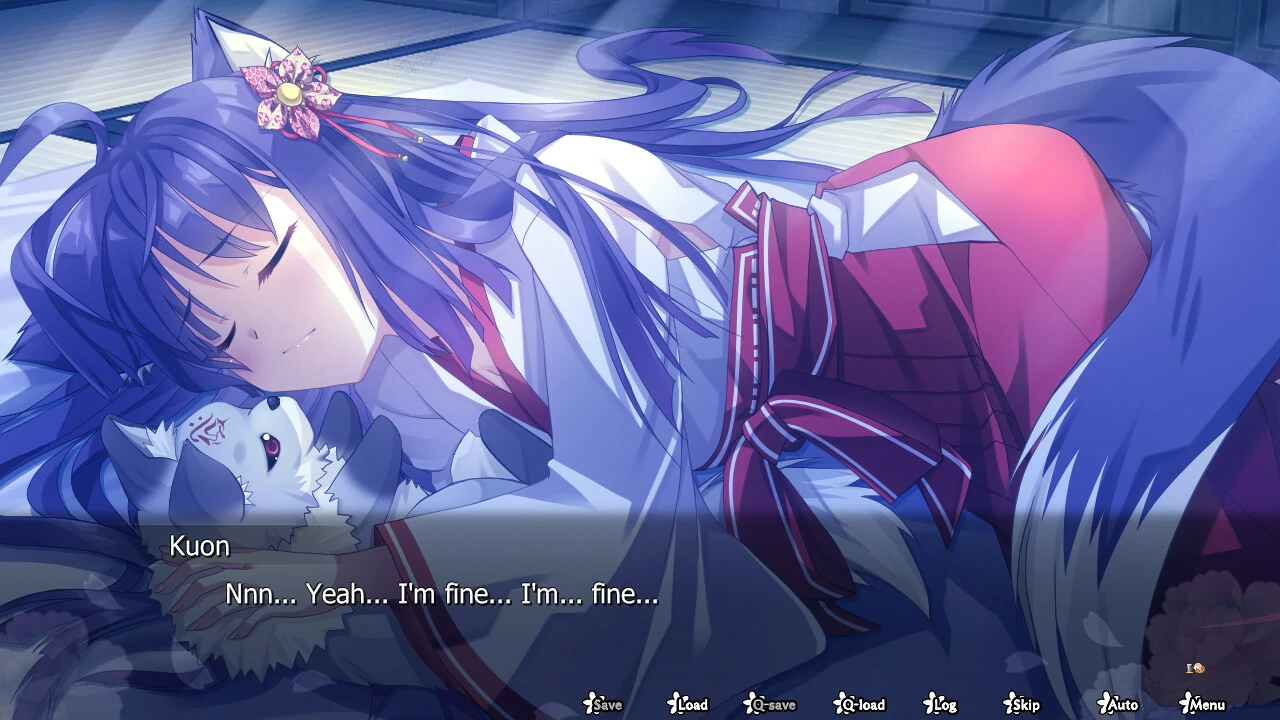Image resolution: width=1280 pixels, height=720 pixels.
Task: Open the Load game screen
Action: (x=692, y=706)
